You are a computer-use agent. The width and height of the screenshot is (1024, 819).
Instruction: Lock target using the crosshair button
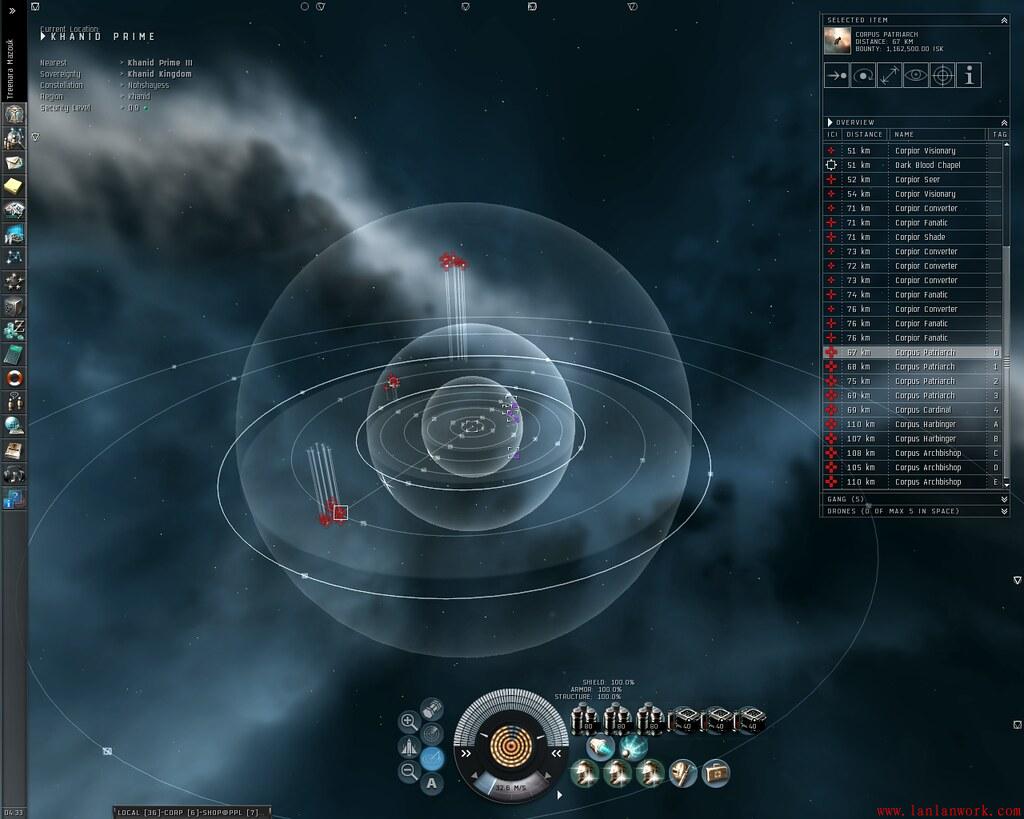click(x=941, y=75)
